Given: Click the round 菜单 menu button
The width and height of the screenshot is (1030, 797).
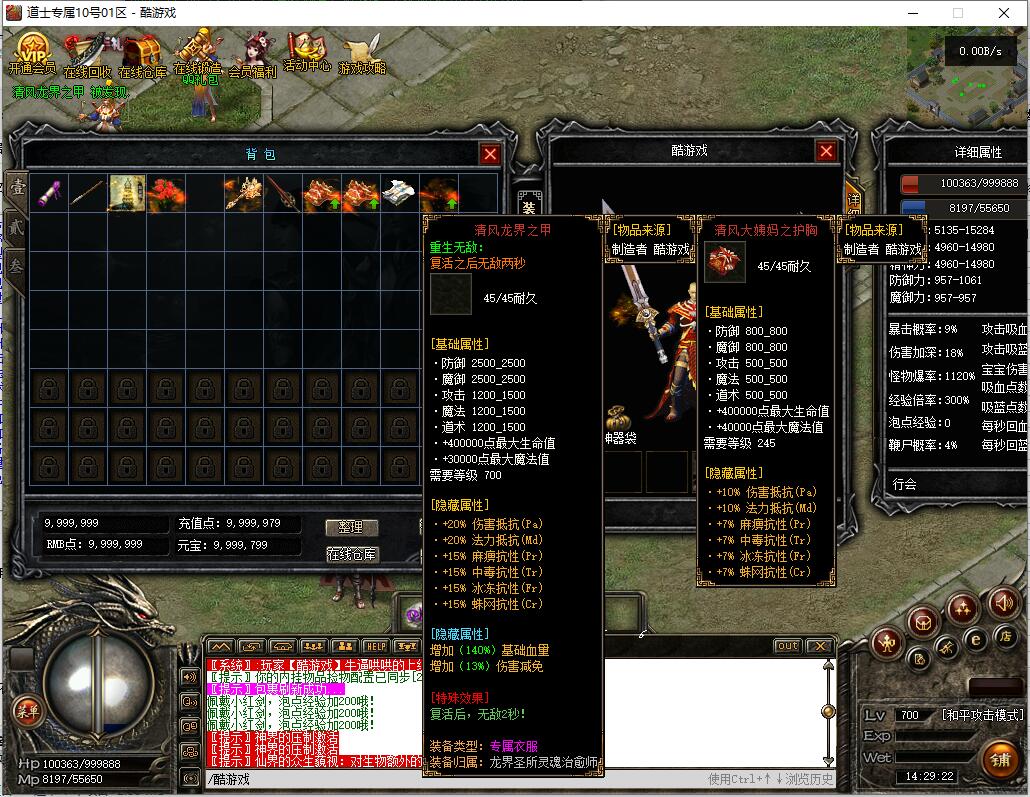Looking at the screenshot, I should (27, 711).
